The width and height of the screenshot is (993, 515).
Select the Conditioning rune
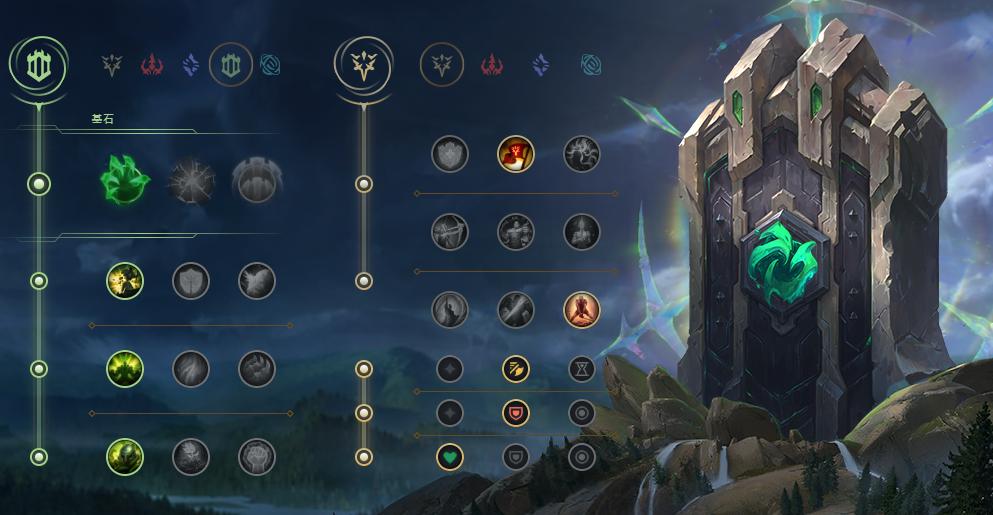point(125,369)
